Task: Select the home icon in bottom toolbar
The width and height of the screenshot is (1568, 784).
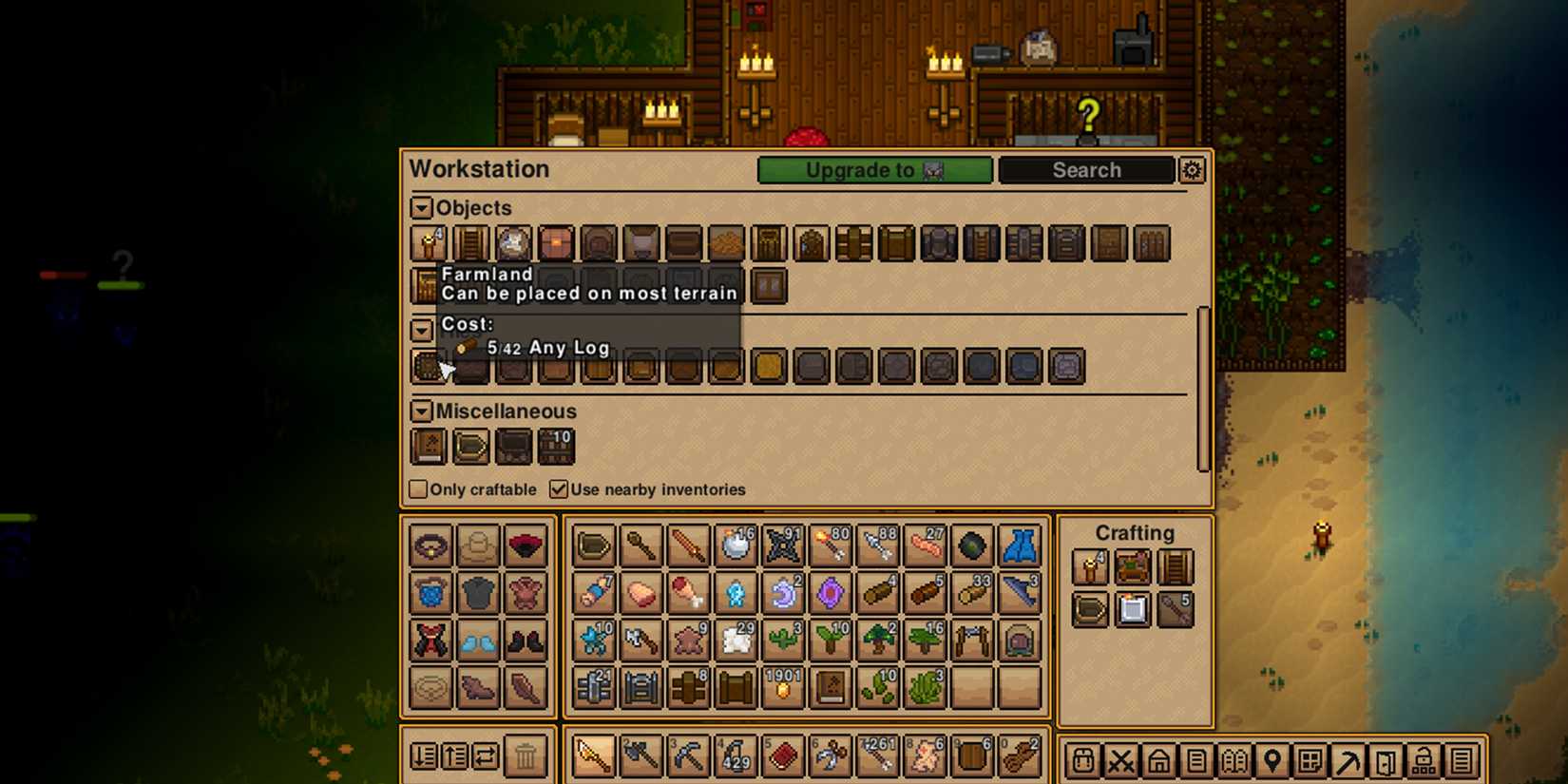Action: click(x=1160, y=760)
